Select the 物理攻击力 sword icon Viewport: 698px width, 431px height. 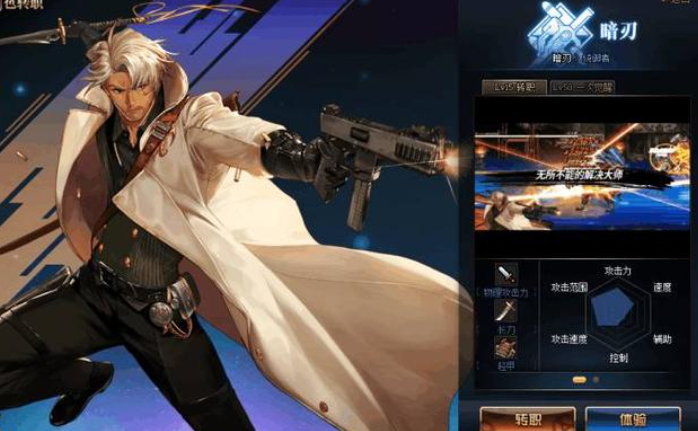(x=508, y=274)
